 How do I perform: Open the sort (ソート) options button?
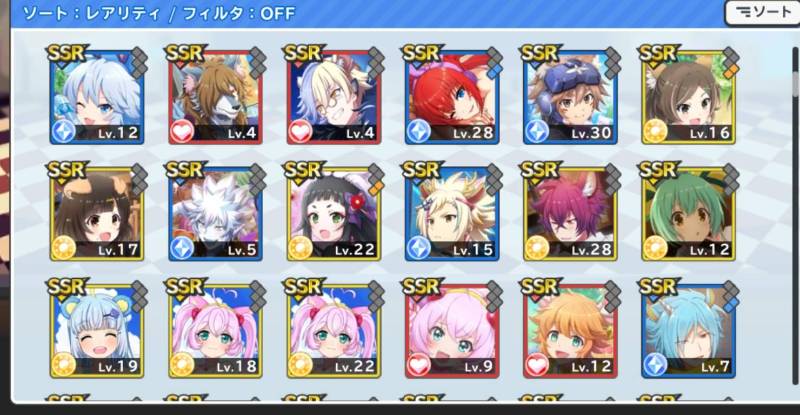(764, 13)
